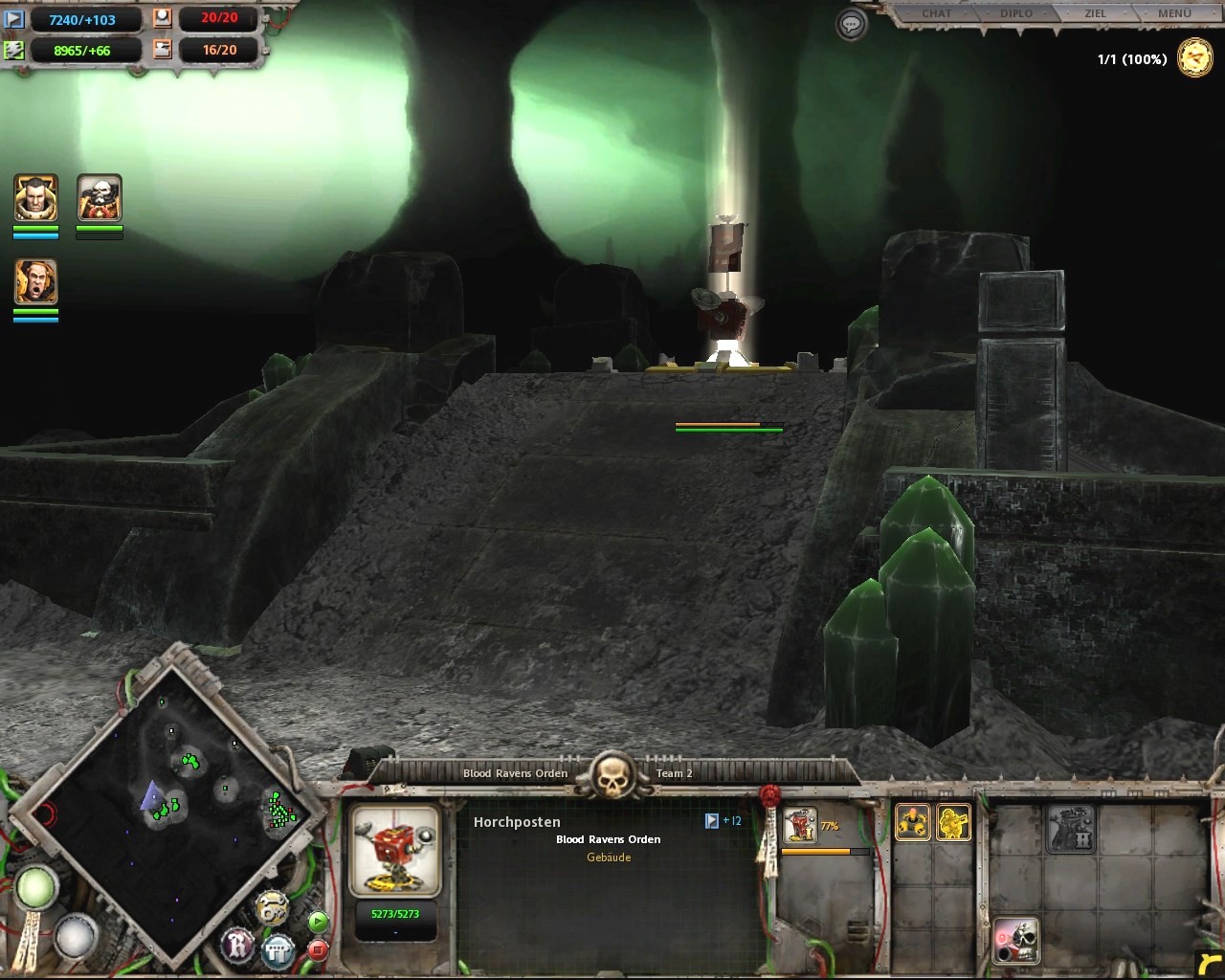Activate the skull probe ability icon

point(1015,941)
